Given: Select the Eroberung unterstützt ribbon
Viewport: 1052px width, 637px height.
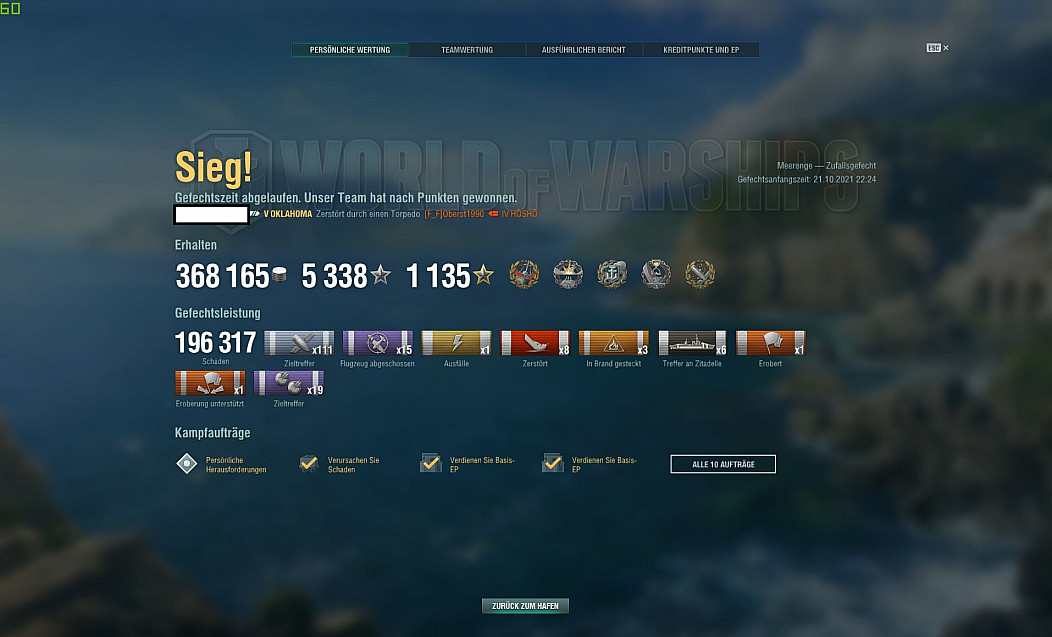Looking at the screenshot, I should coord(210,384).
